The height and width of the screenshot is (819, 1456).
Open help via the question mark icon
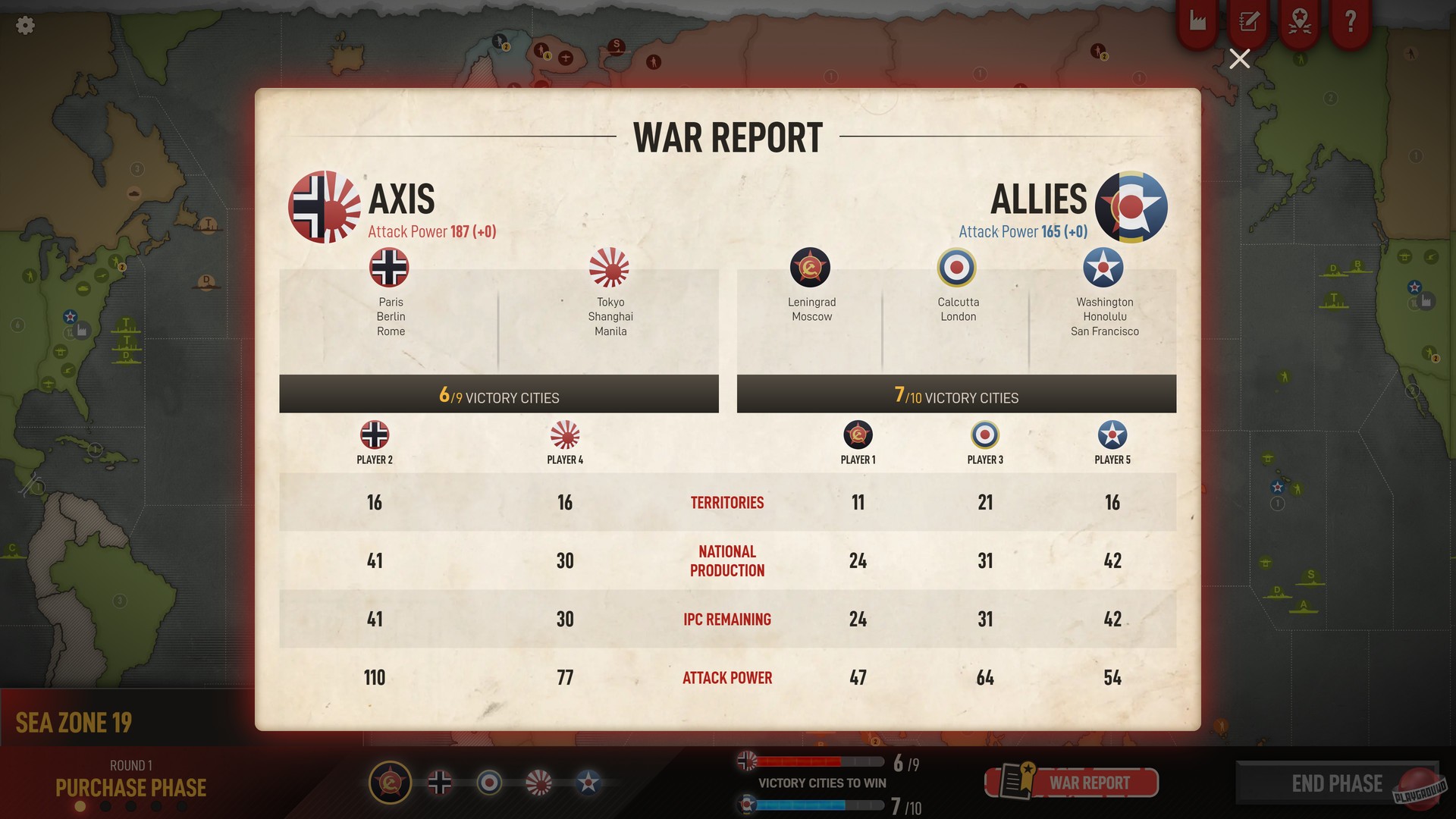coord(1349,22)
